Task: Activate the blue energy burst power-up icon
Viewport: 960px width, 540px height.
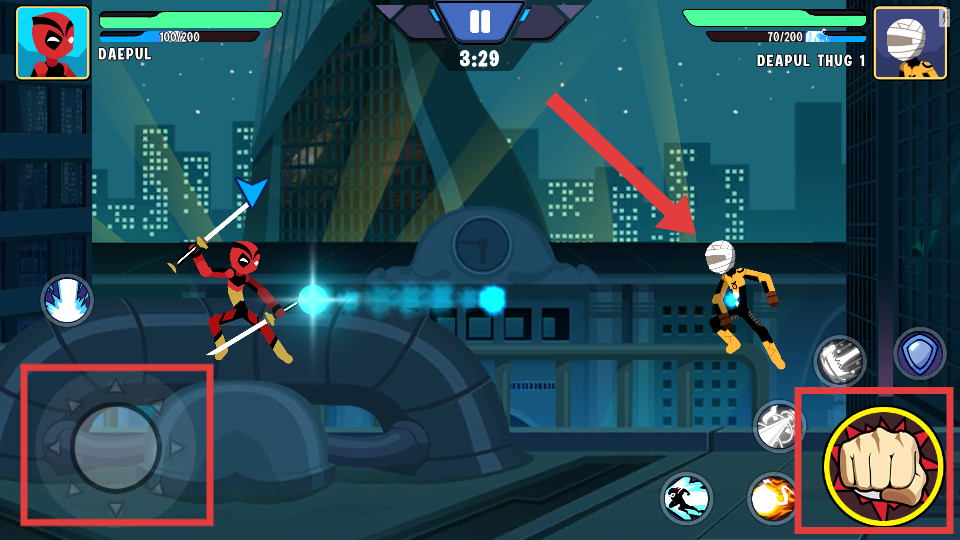Action: [x=67, y=300]
